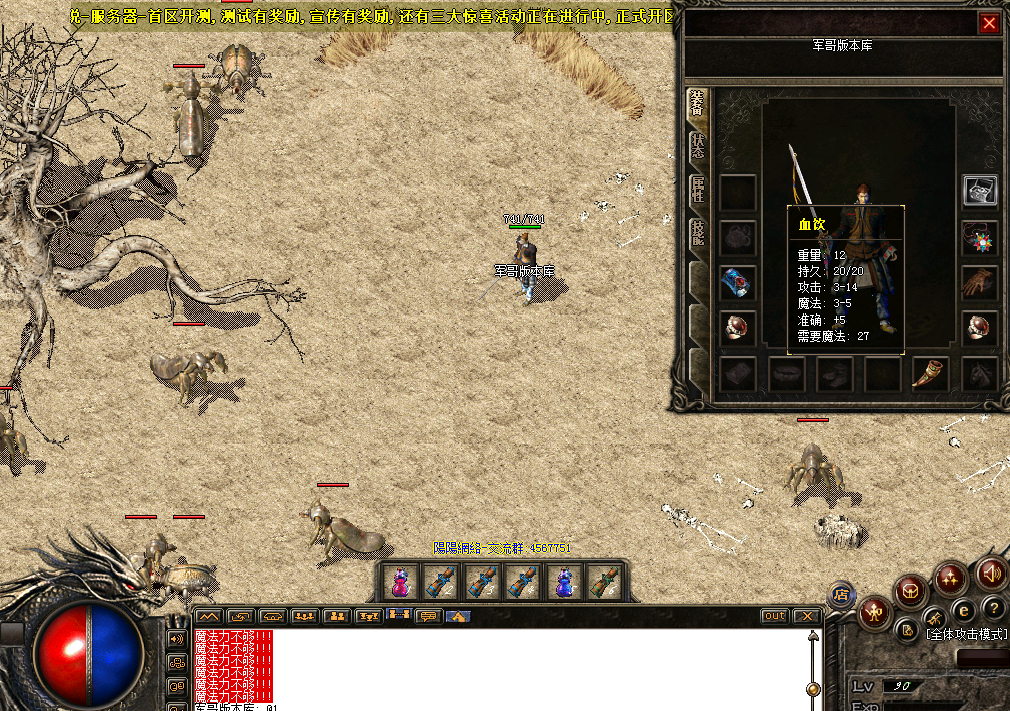Use the pink potion in belt slot one
The width and height of the screenshot is (1010, 711).
tap(400, 581)
